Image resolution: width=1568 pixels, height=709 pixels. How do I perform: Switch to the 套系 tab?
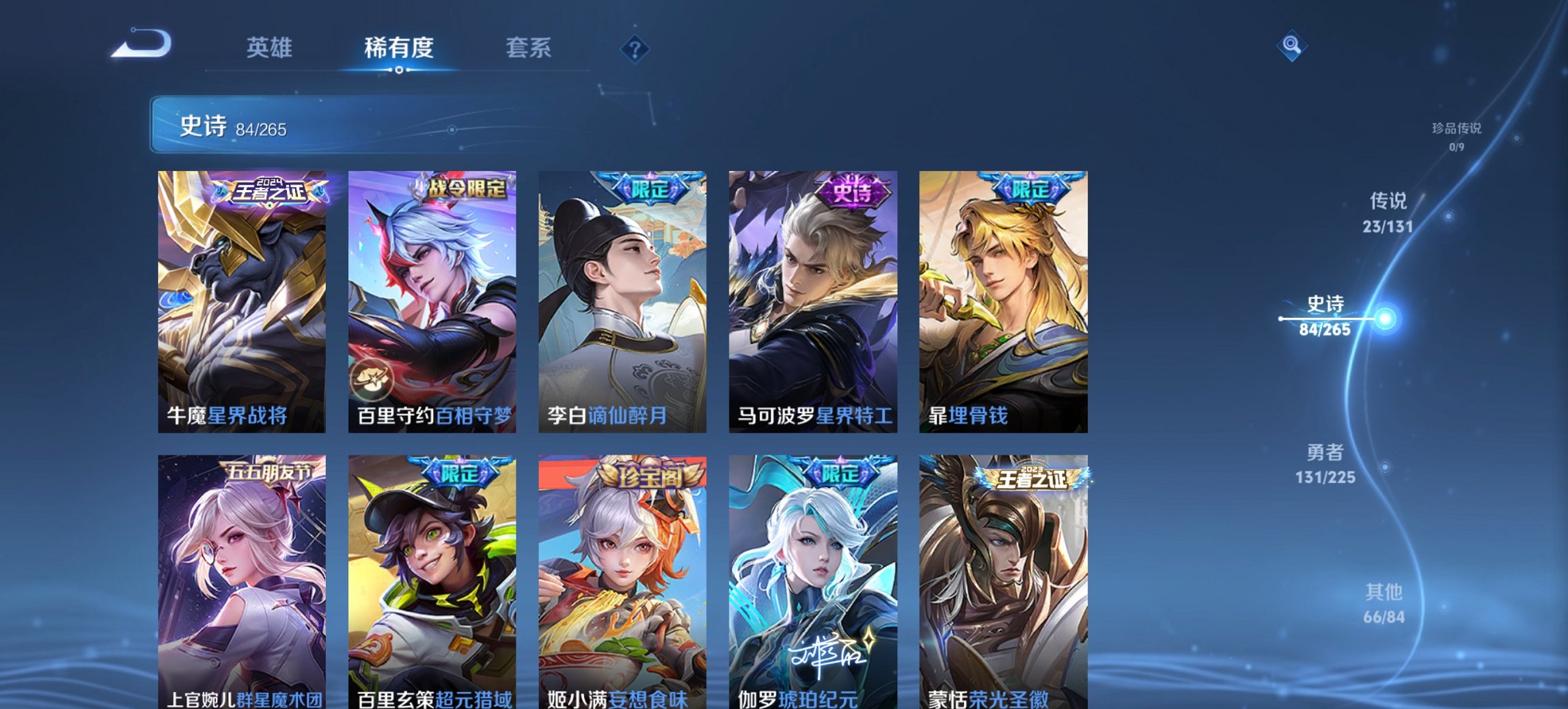[x=529, y=46]
